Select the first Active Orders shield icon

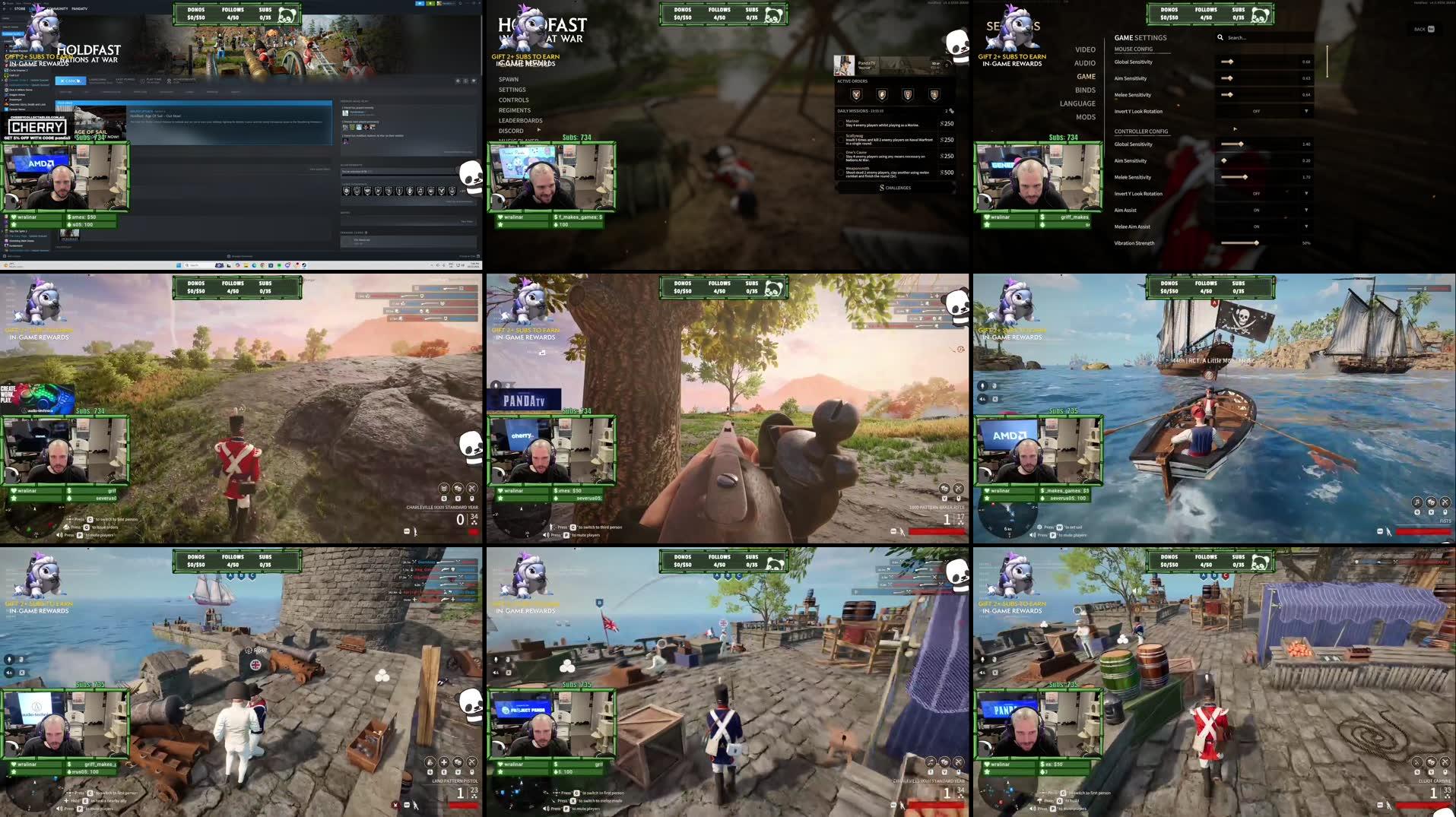[x=856, y=95]
